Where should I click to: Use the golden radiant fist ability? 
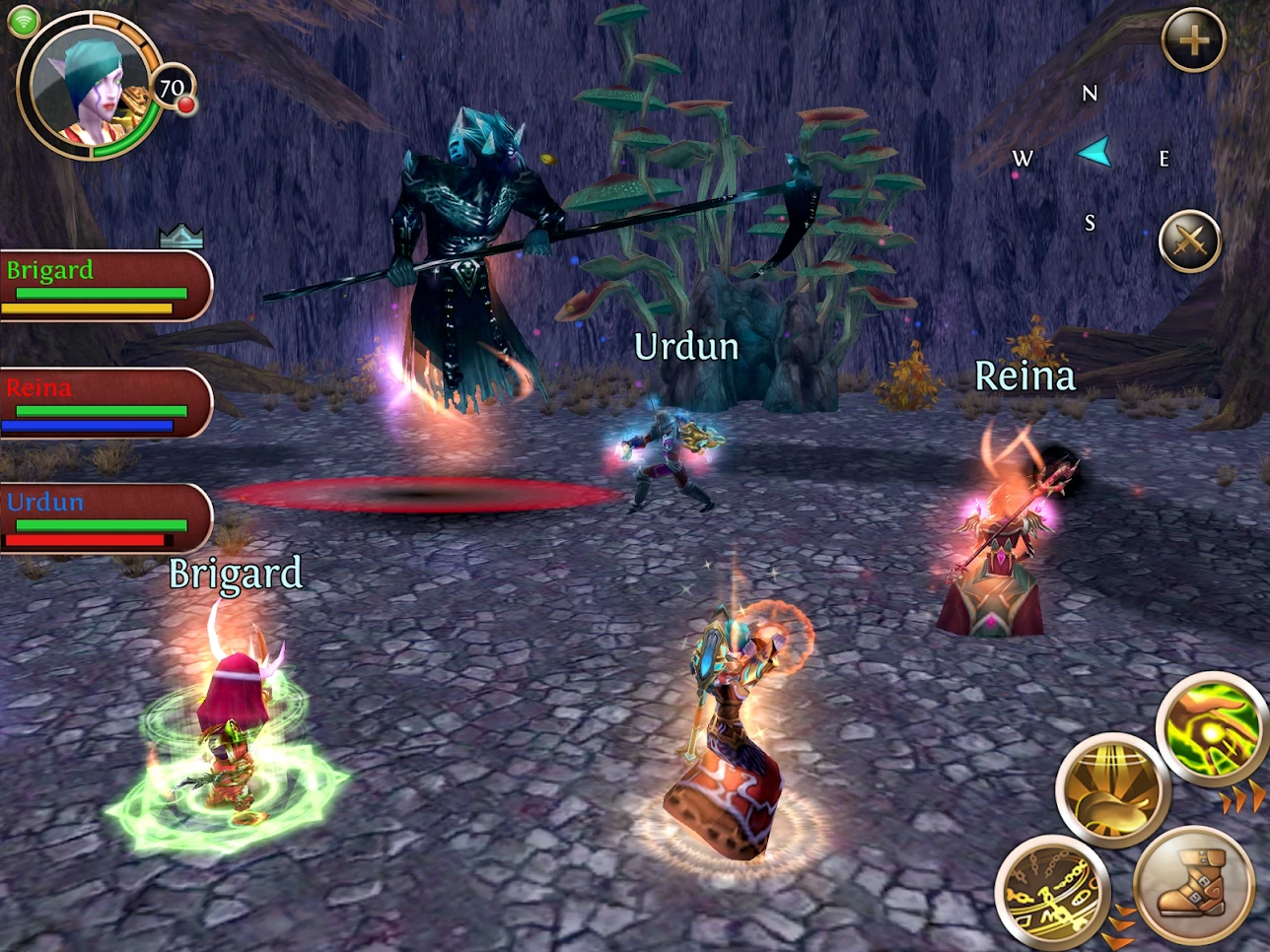(1113, 790)
